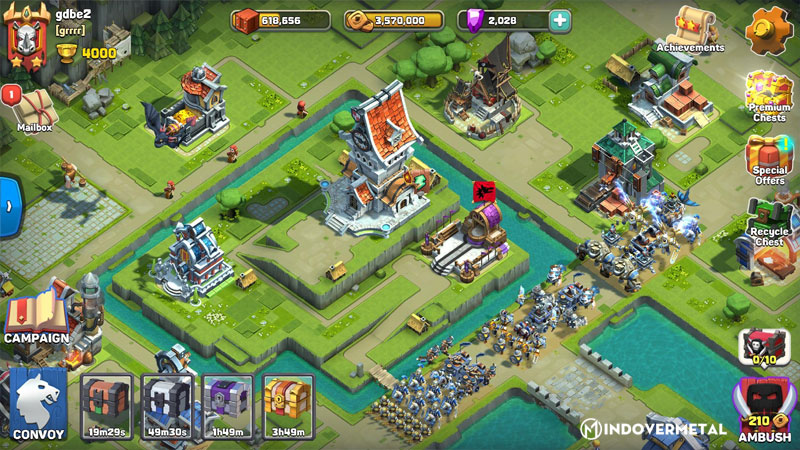Select the chest with 49m30s timer
This screenshot has width=800, height=450.
pyautogui.click(x=167, y=407)
